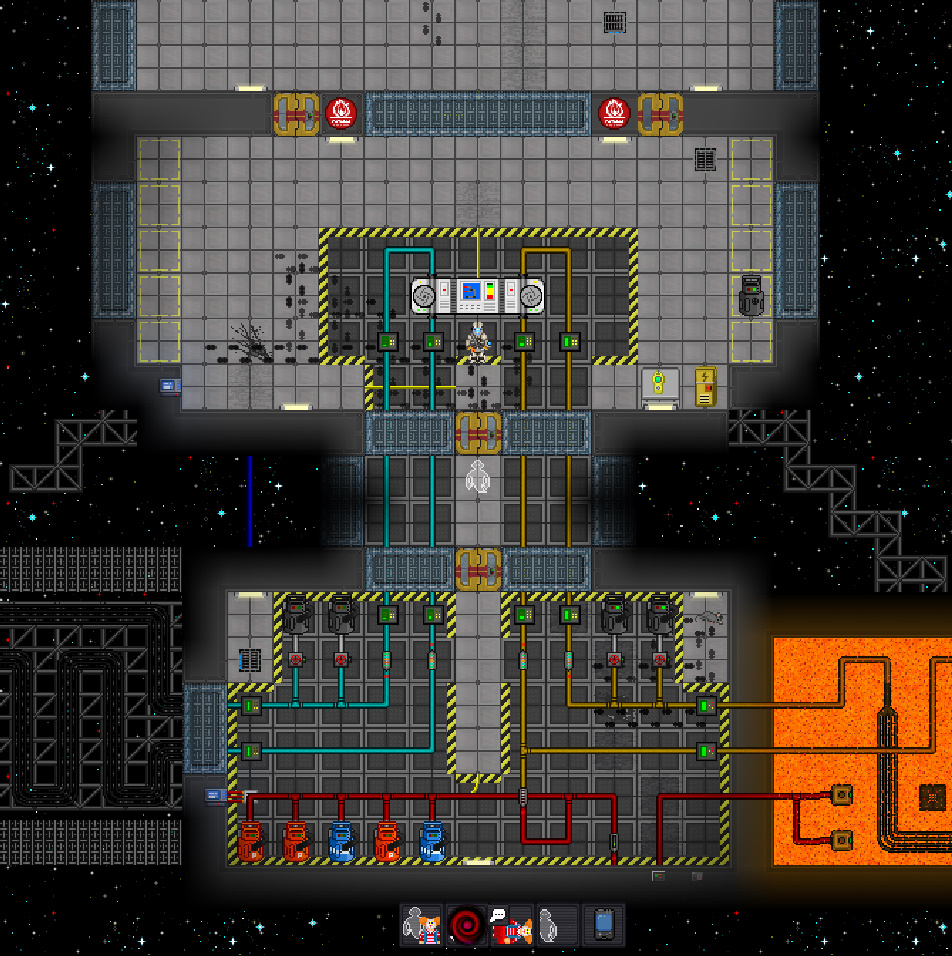The height and width of the screenshot is (956, 952).
Task: Open the blue PDA device icon
Action: coord(603,925)
